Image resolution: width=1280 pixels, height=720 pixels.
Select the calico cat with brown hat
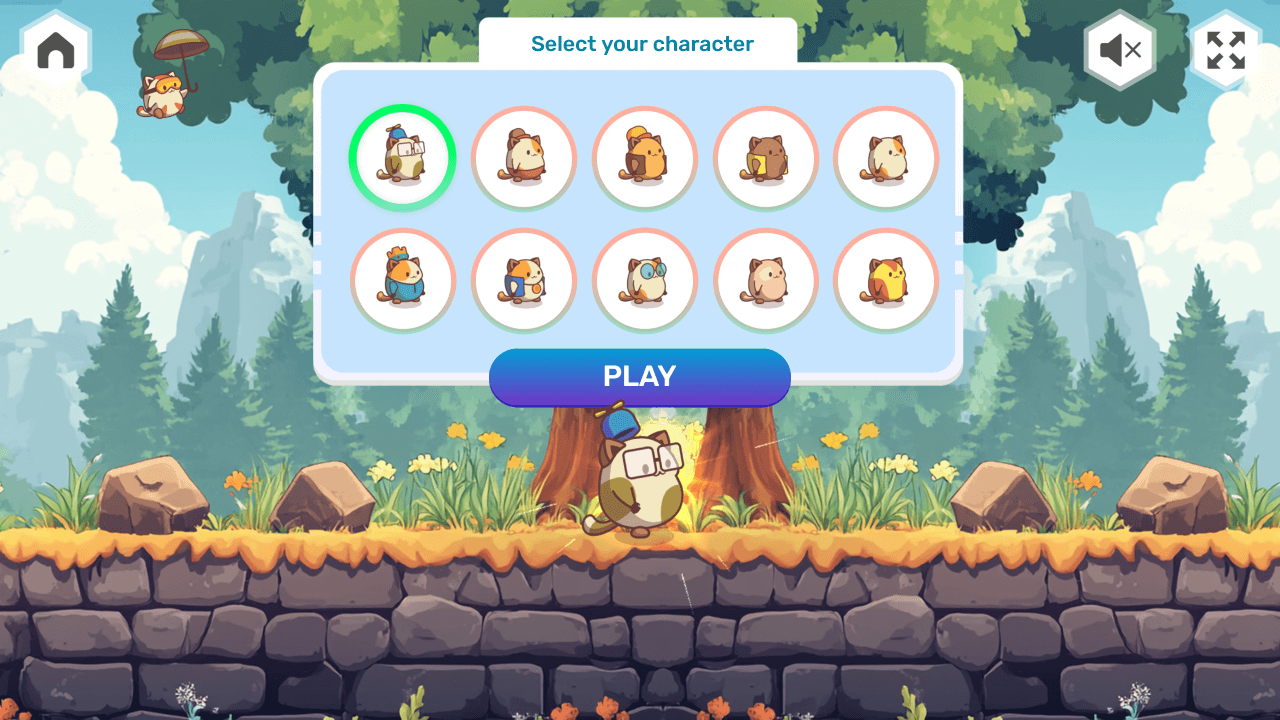[x=523, y=158]
